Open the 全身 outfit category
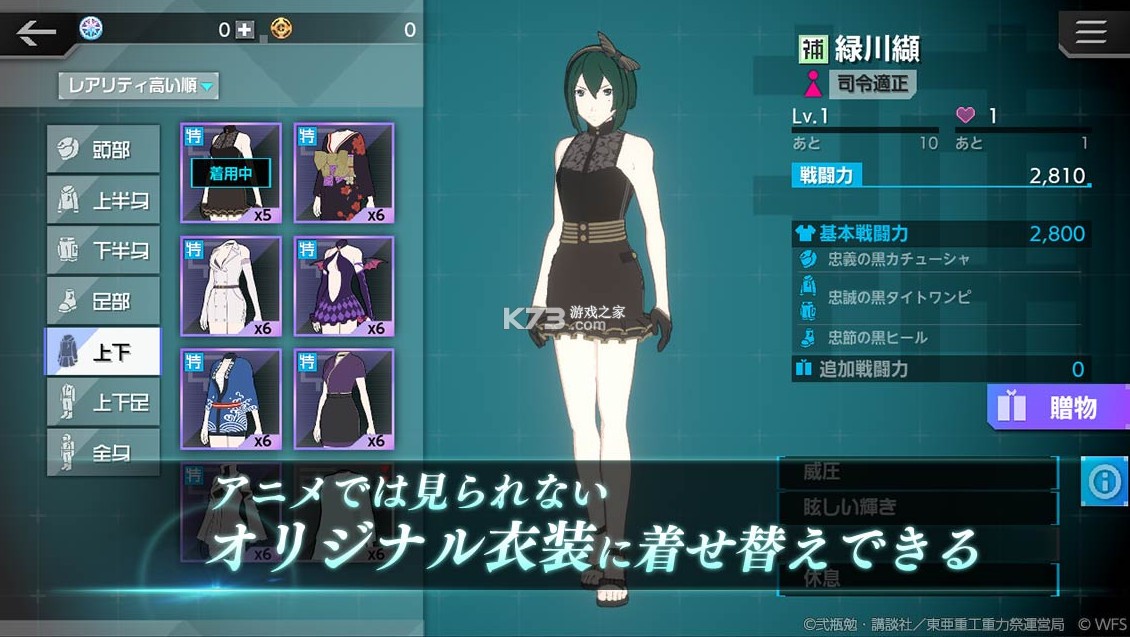The image size is (1130, 637). coord(103,452)
